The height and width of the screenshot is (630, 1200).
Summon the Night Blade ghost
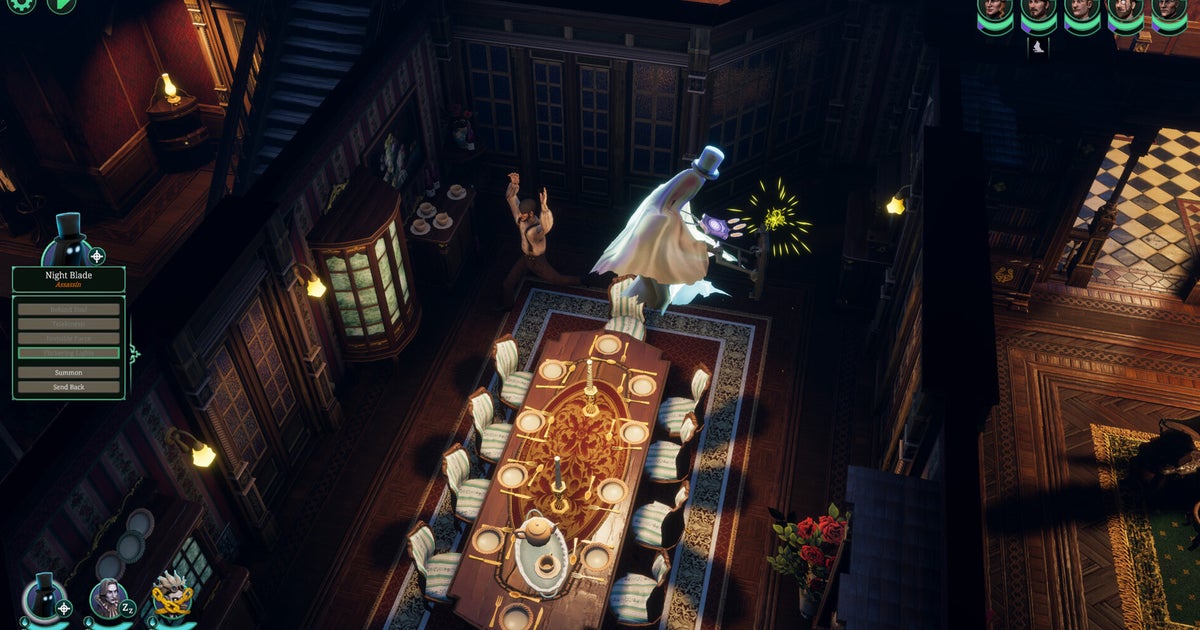69,372
